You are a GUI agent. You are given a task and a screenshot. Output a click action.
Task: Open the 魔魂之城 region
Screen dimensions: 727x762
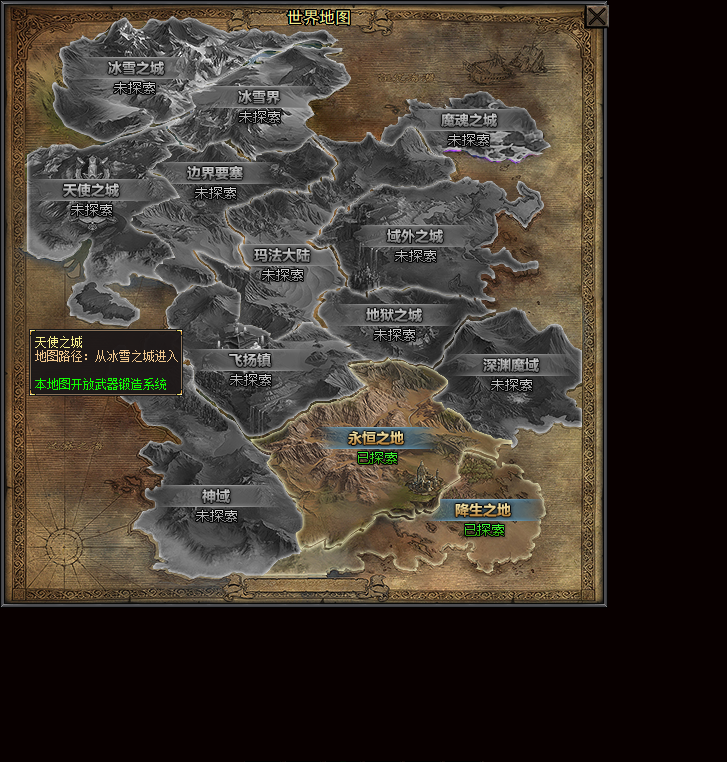point(468,120)
